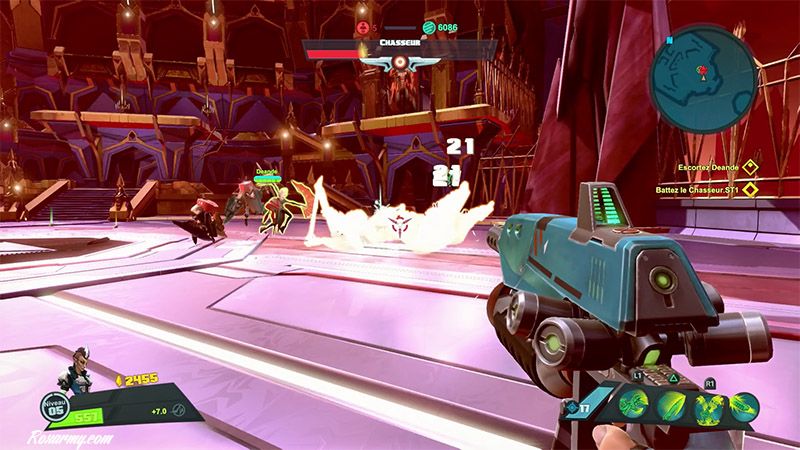This screenshot has height=450, width=800.
Task: Use the green rocket ability icon
Action: (744, 404)
